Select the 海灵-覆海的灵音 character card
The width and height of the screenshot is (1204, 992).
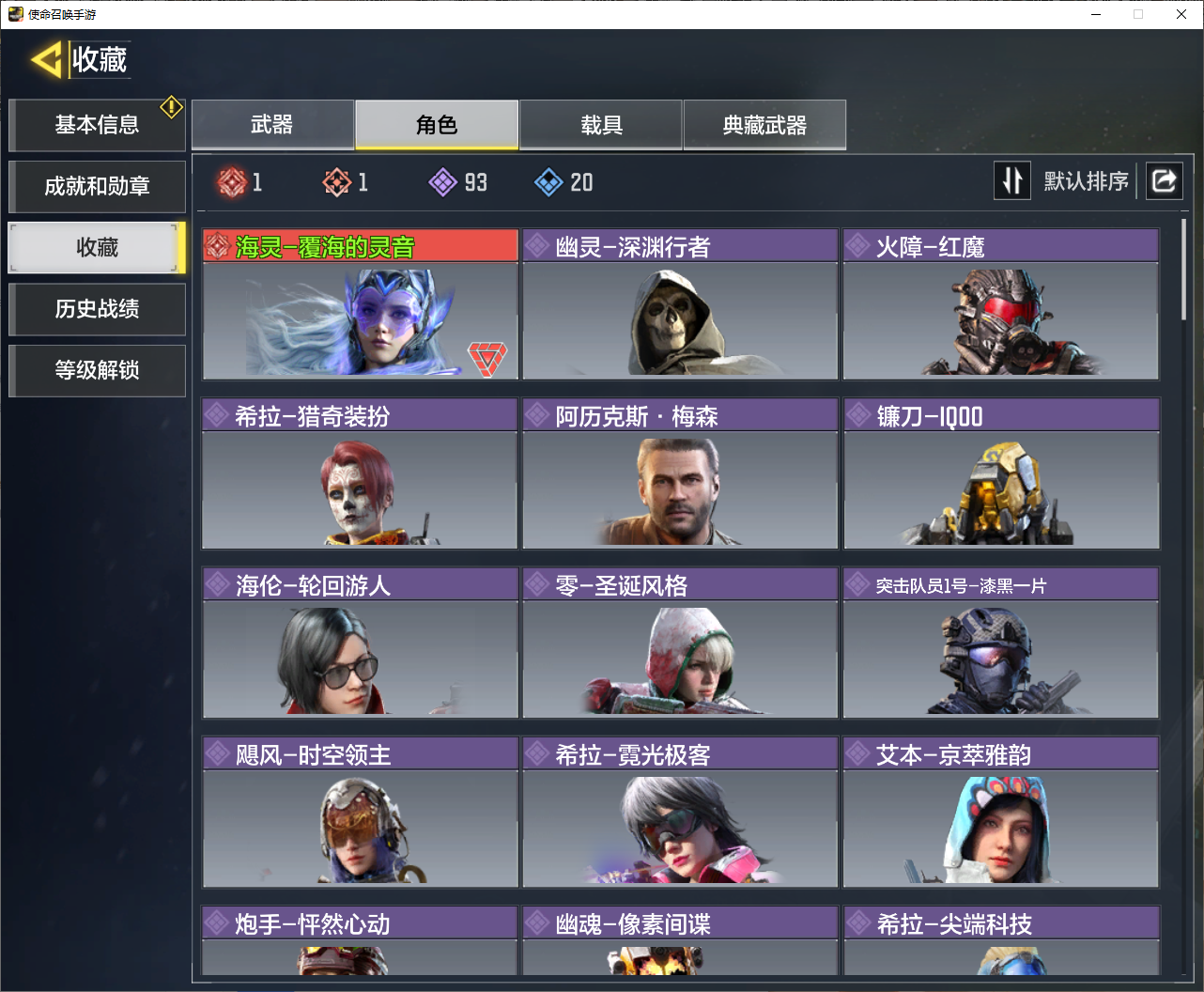click(x=360, y=305)
